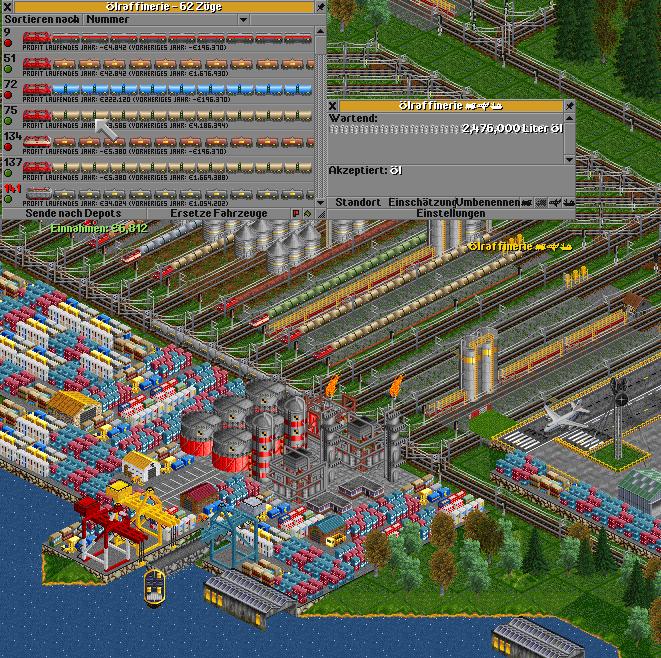Select train number 9 in the list

160,38
